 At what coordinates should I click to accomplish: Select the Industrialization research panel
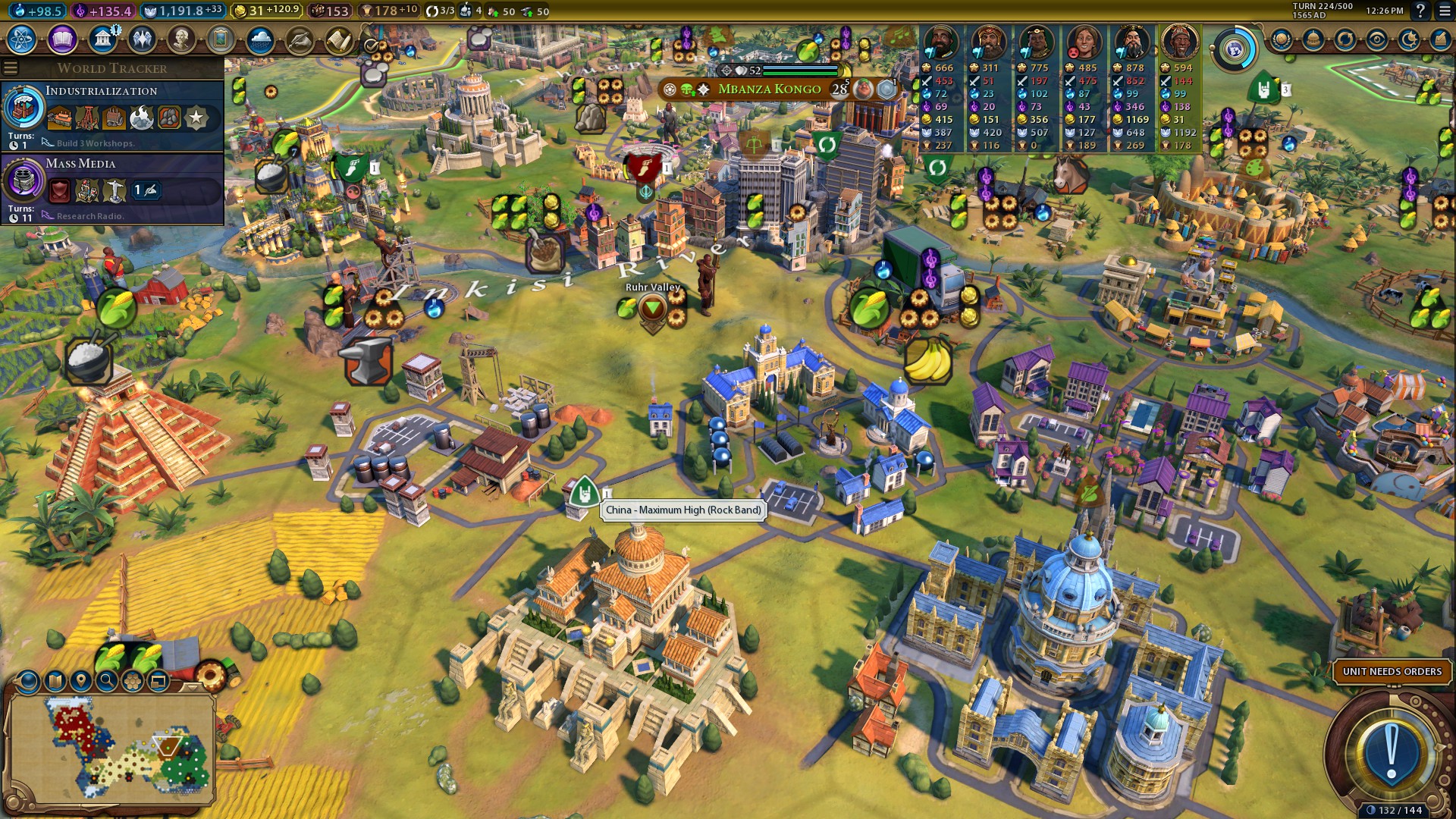(114, 115)
